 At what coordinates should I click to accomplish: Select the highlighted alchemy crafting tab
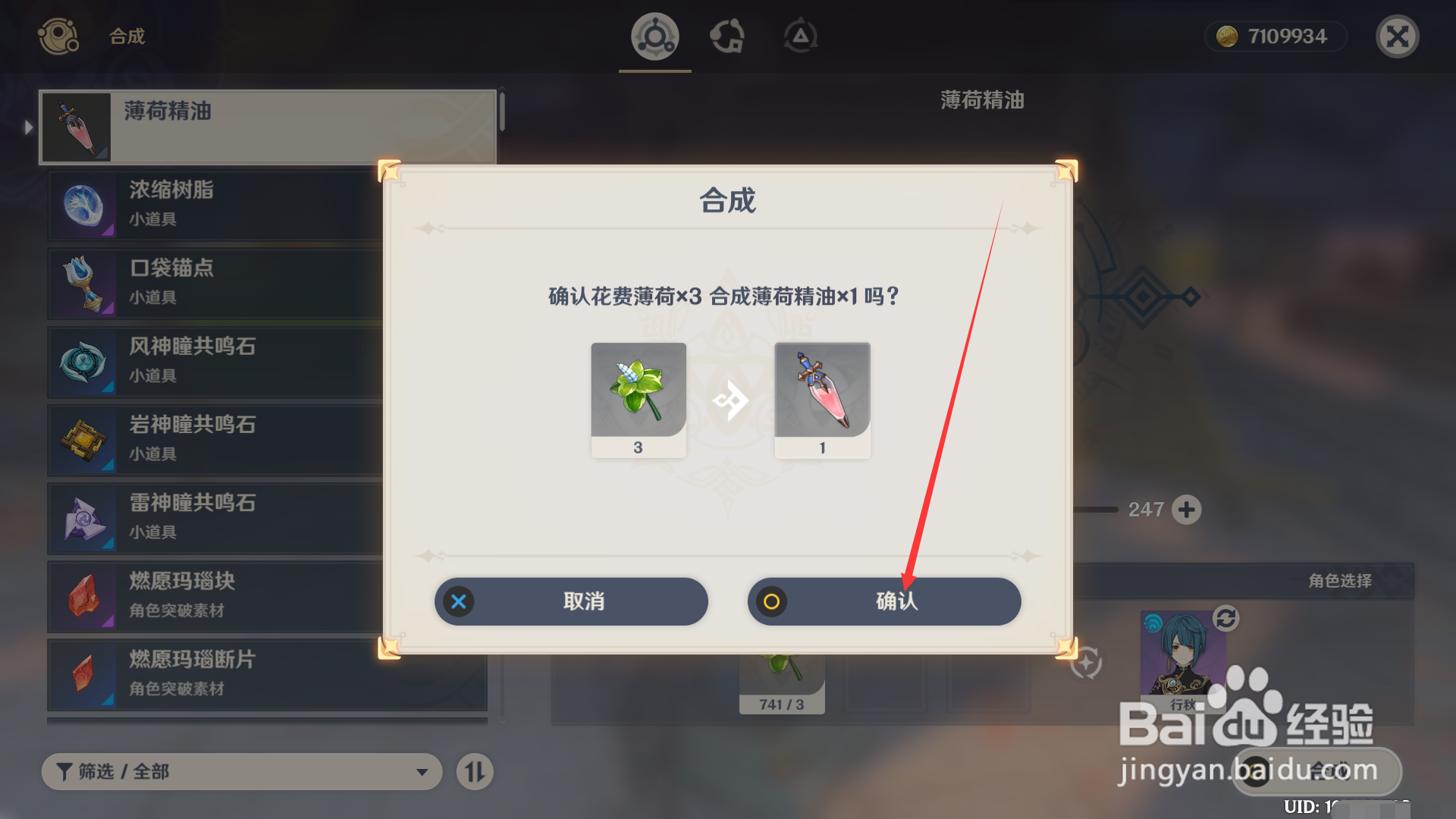pos(654,36)
